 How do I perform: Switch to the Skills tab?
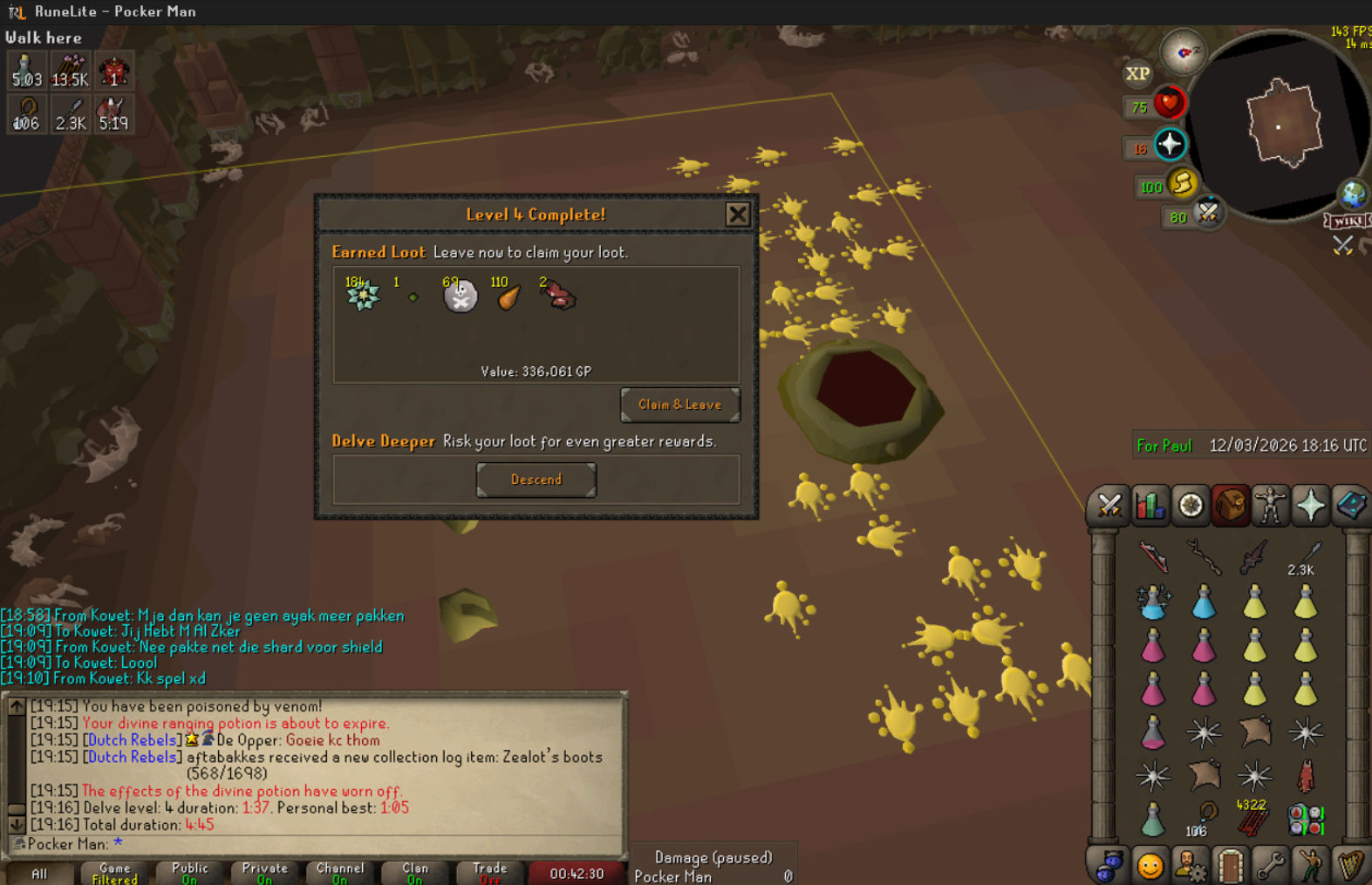[1150, 506]
